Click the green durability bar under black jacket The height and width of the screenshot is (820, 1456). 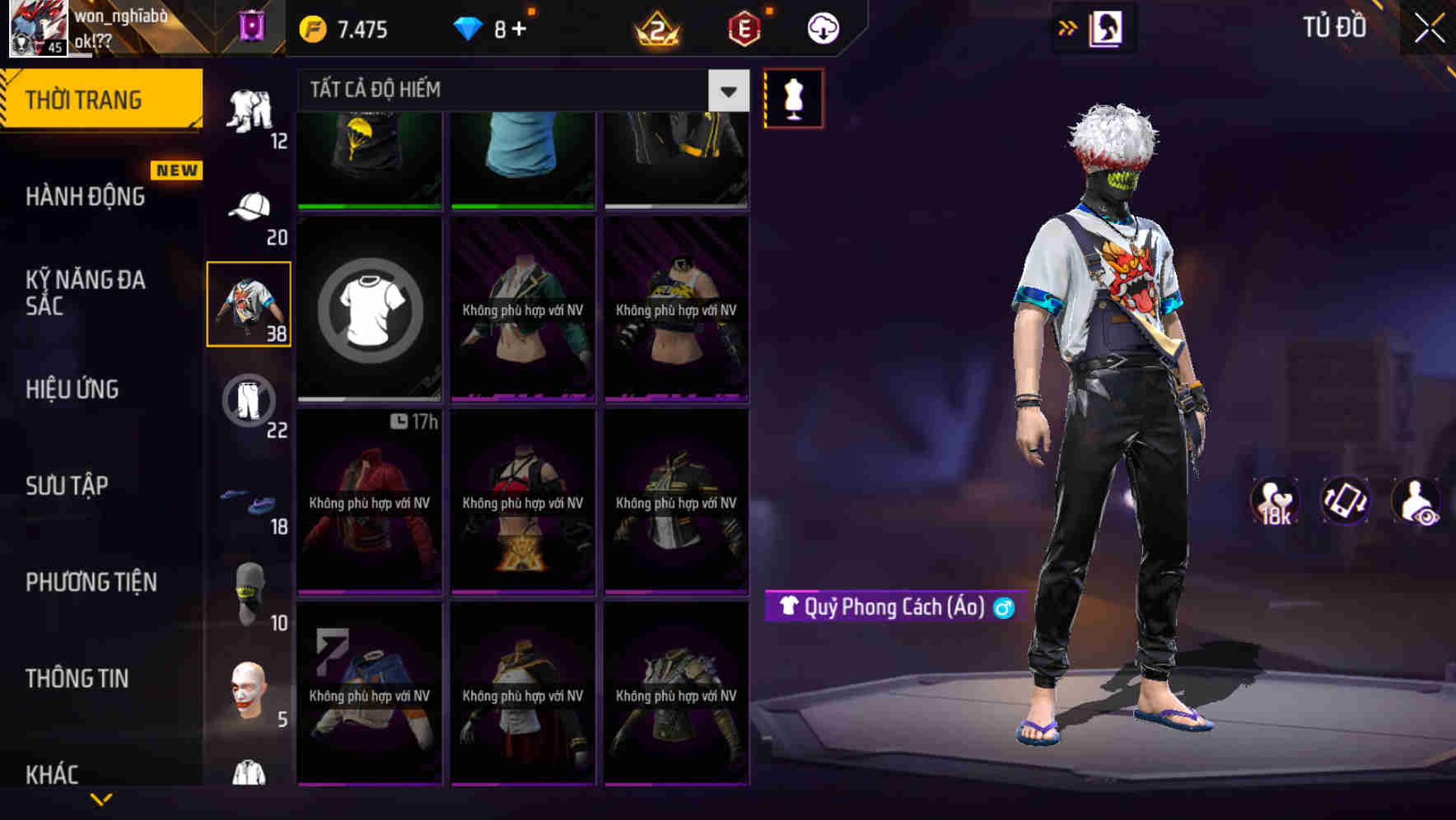pos(368,206)
